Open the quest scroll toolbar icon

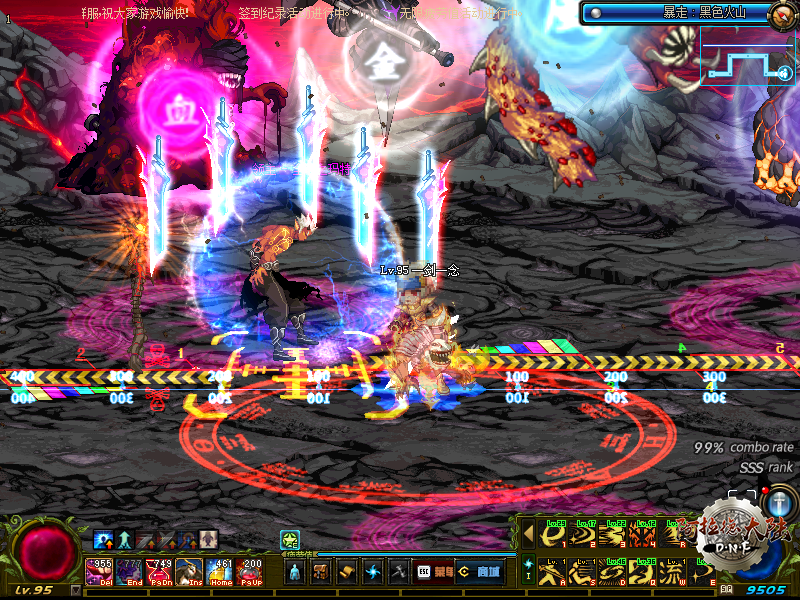(347, 572)
